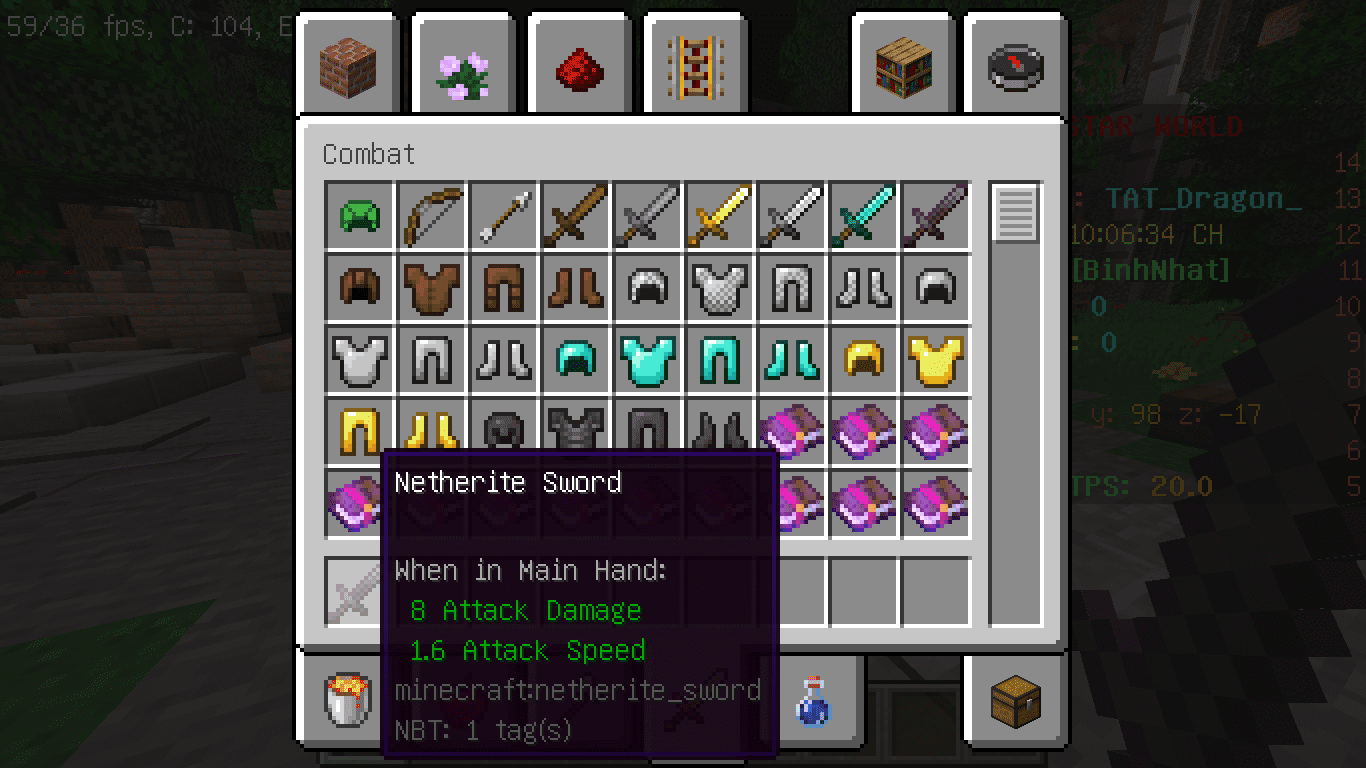Select the netherite chestplate
The image size is (1366, 768).
[x=575, y=431]
